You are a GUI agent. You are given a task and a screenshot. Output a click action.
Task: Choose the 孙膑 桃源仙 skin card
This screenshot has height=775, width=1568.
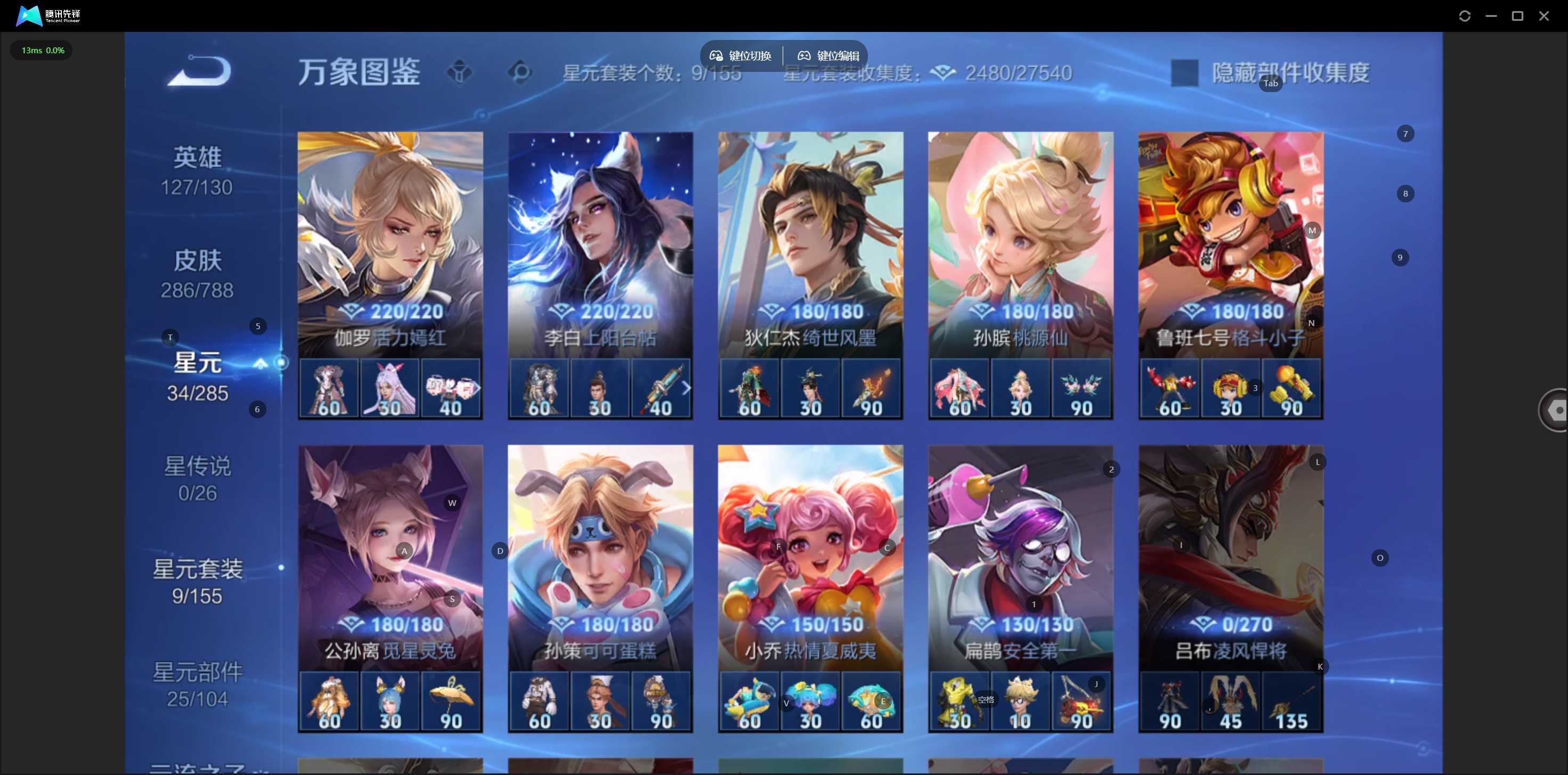click(x=1020, y=243)
